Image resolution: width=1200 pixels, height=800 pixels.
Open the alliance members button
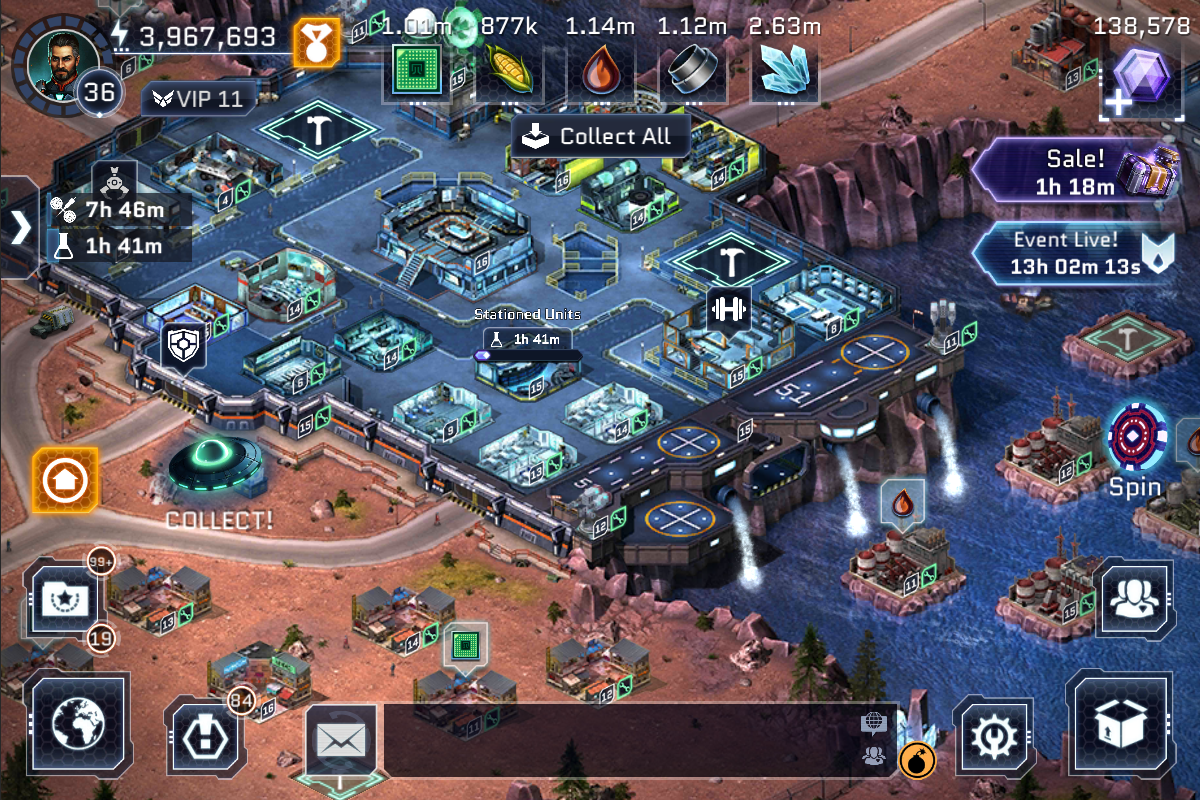click(1134, 598)
